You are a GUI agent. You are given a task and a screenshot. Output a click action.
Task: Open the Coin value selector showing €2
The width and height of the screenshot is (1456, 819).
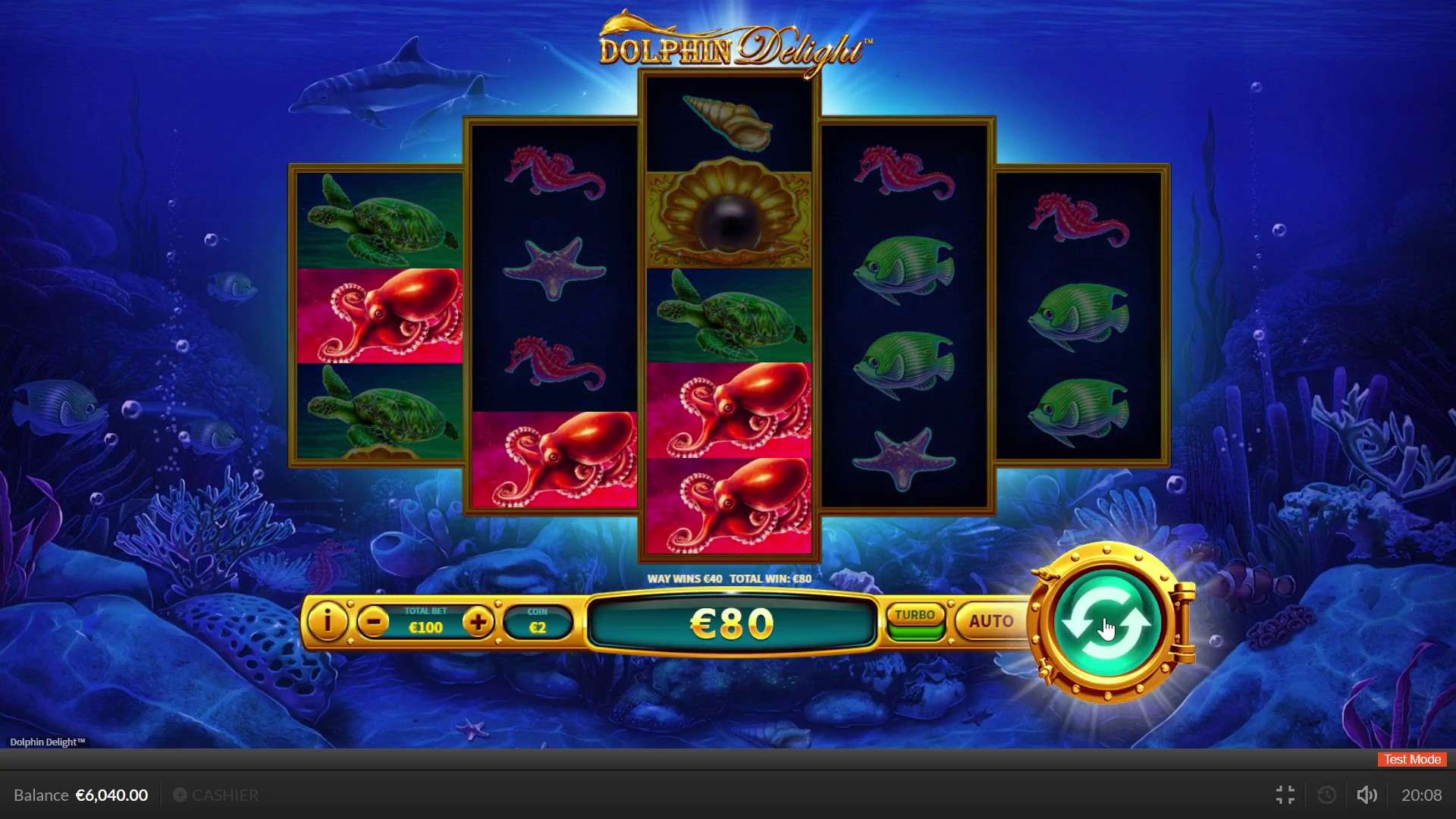(x=538, y=622)
